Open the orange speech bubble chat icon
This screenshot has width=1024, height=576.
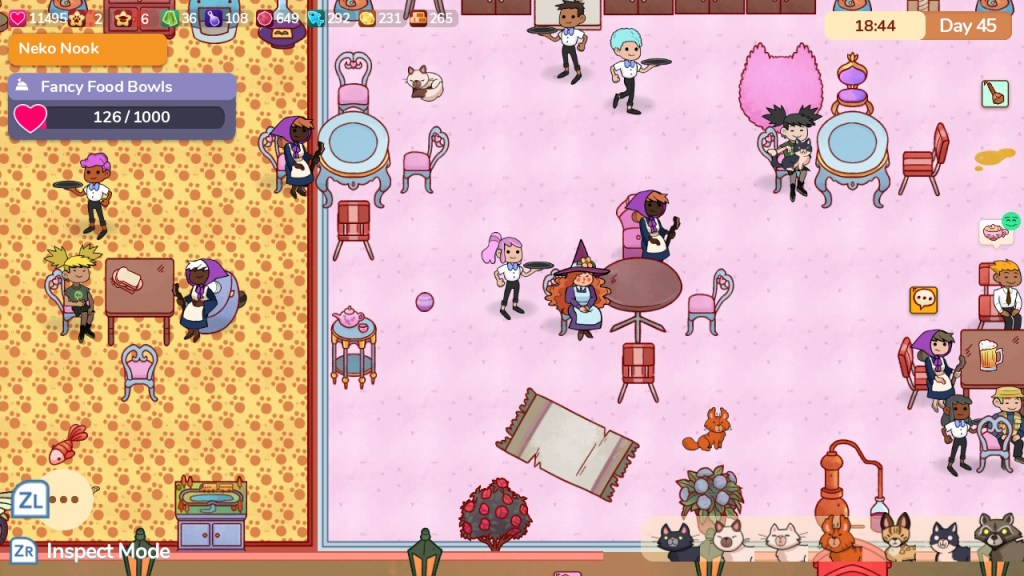tap(923, 299)
